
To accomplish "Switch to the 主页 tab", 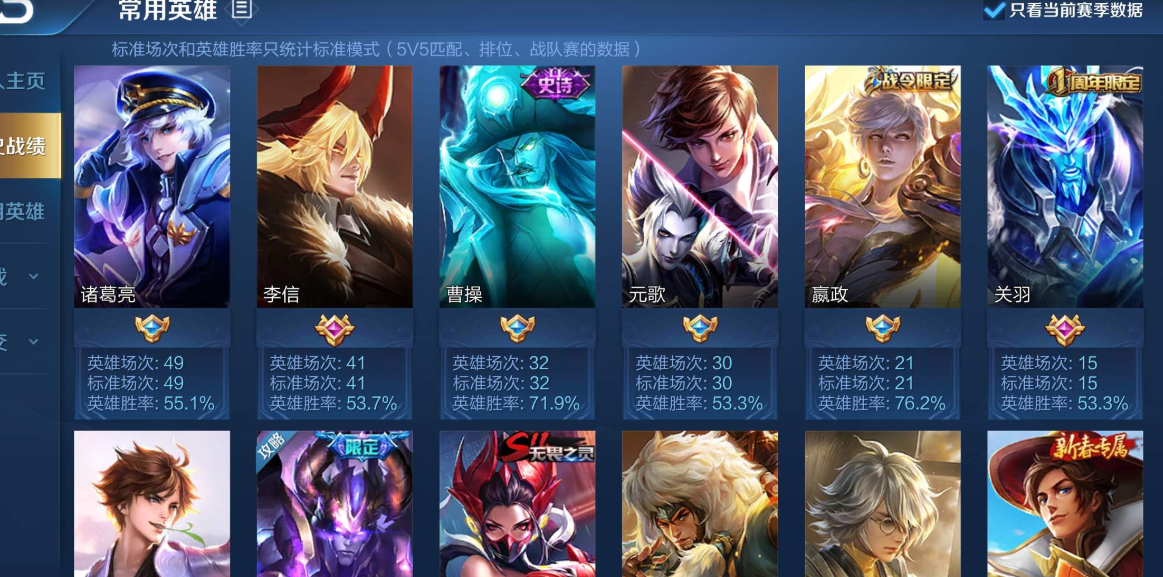I will pyautogui.click(x=24, y=81).
